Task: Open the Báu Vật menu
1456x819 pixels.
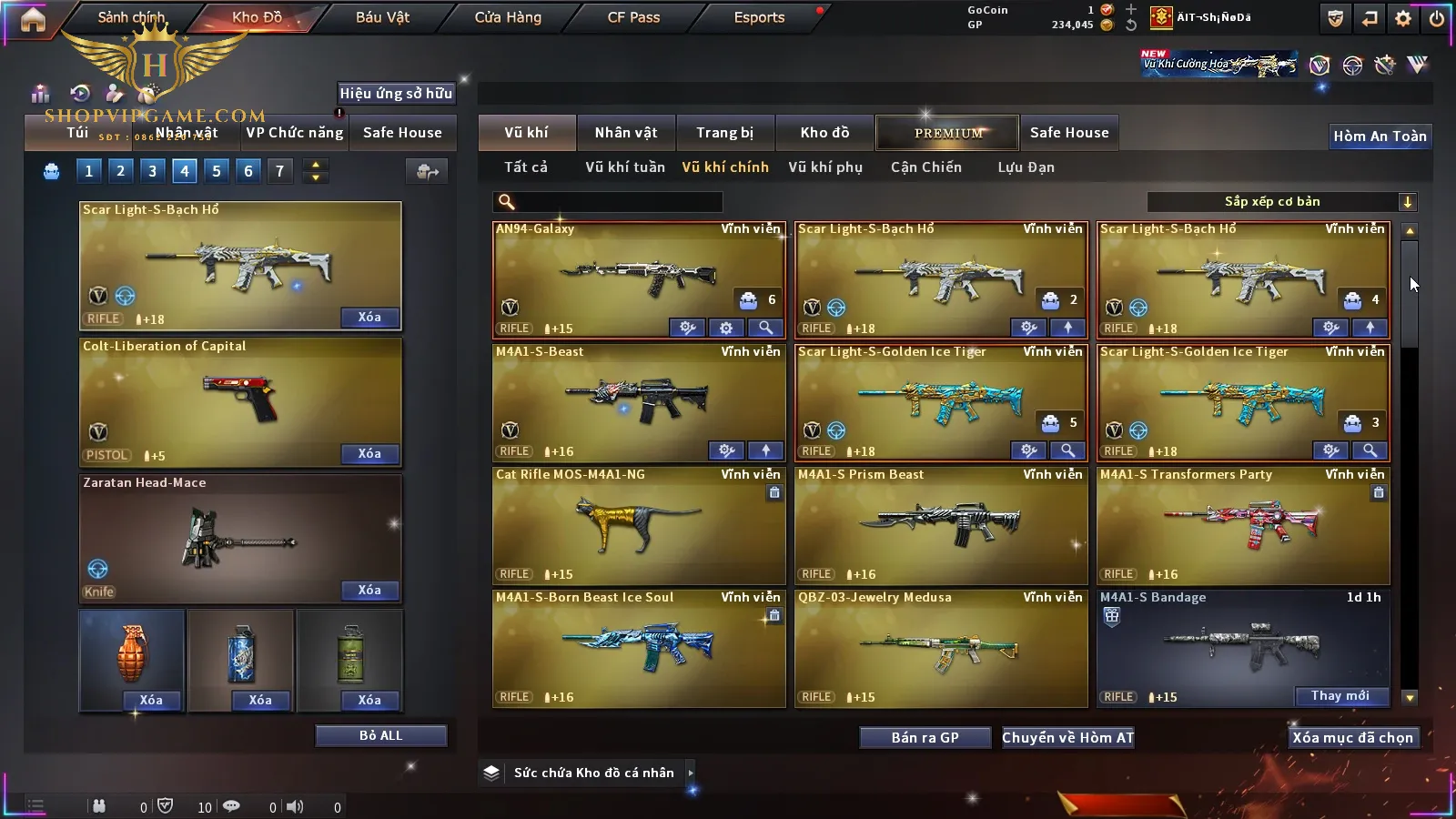Action: click(382, 17)
